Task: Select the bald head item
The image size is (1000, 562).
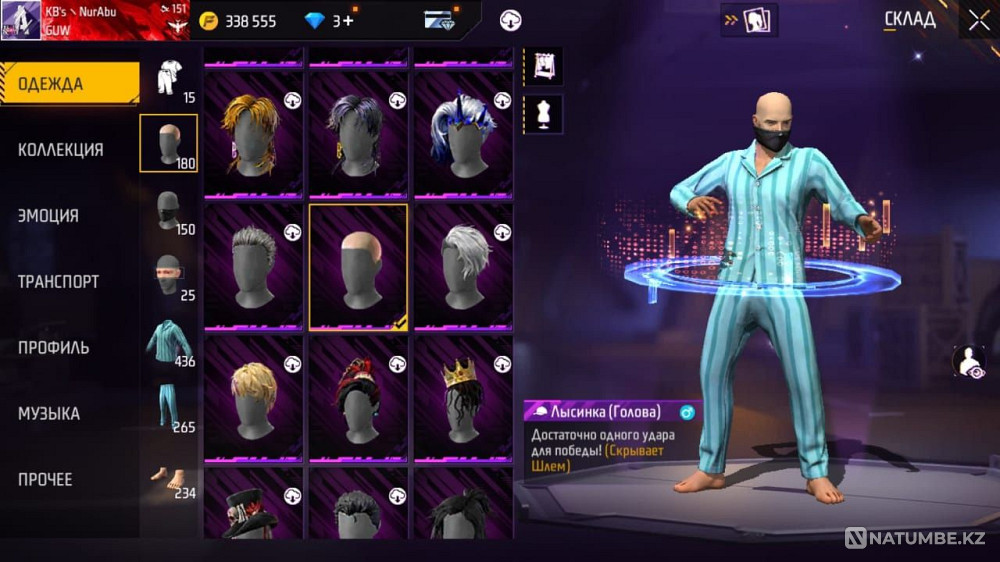Action: point(358,266)
